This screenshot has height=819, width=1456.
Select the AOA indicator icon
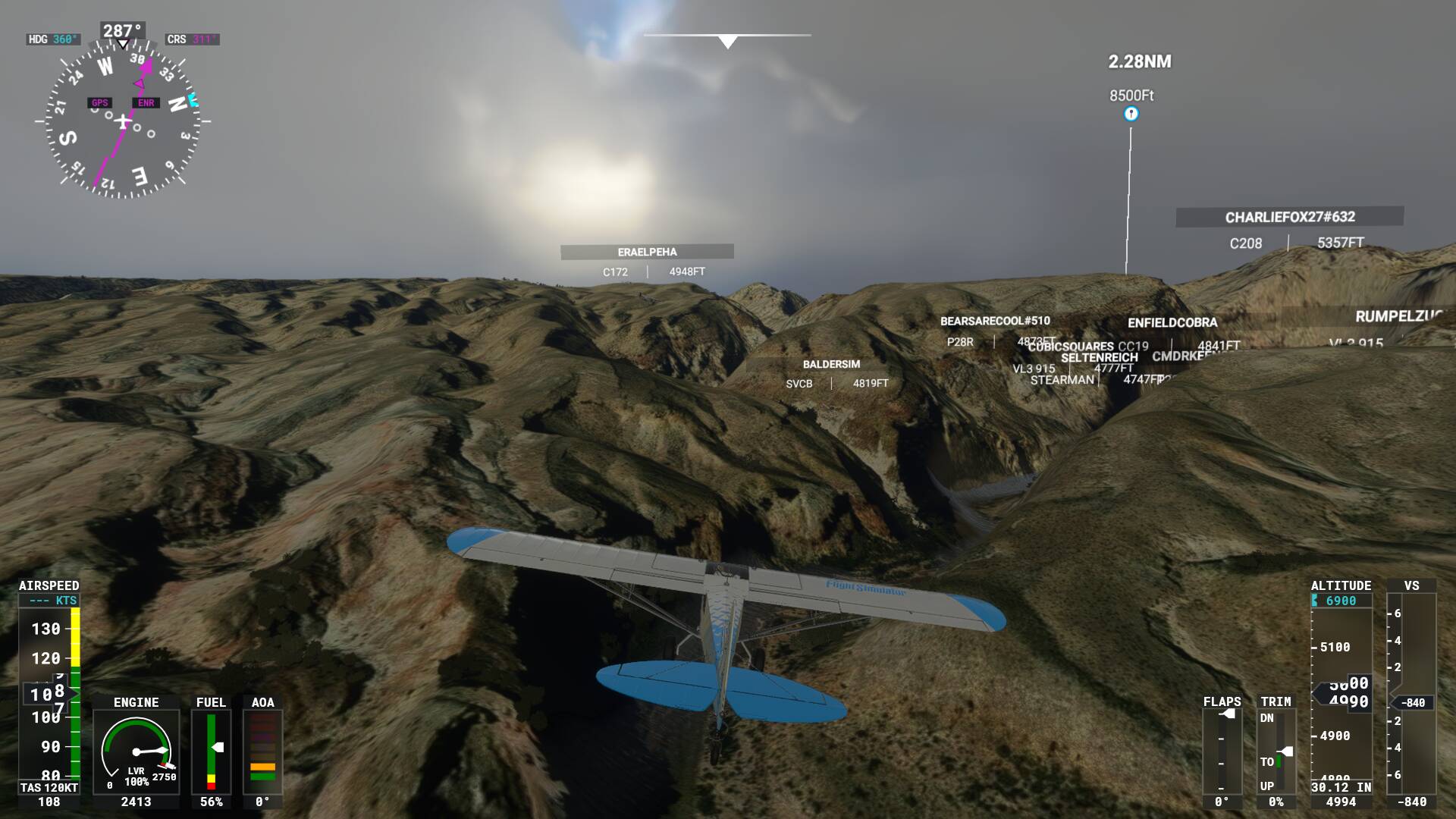262,751
